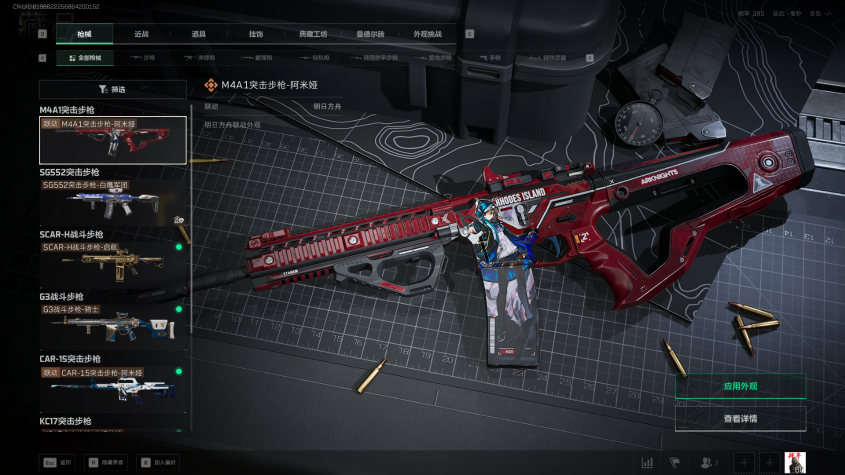Choose the SG552突击步枪 skin thumbnail
Image resolution: width=845 pixels, height=475 pixels.
113,202
